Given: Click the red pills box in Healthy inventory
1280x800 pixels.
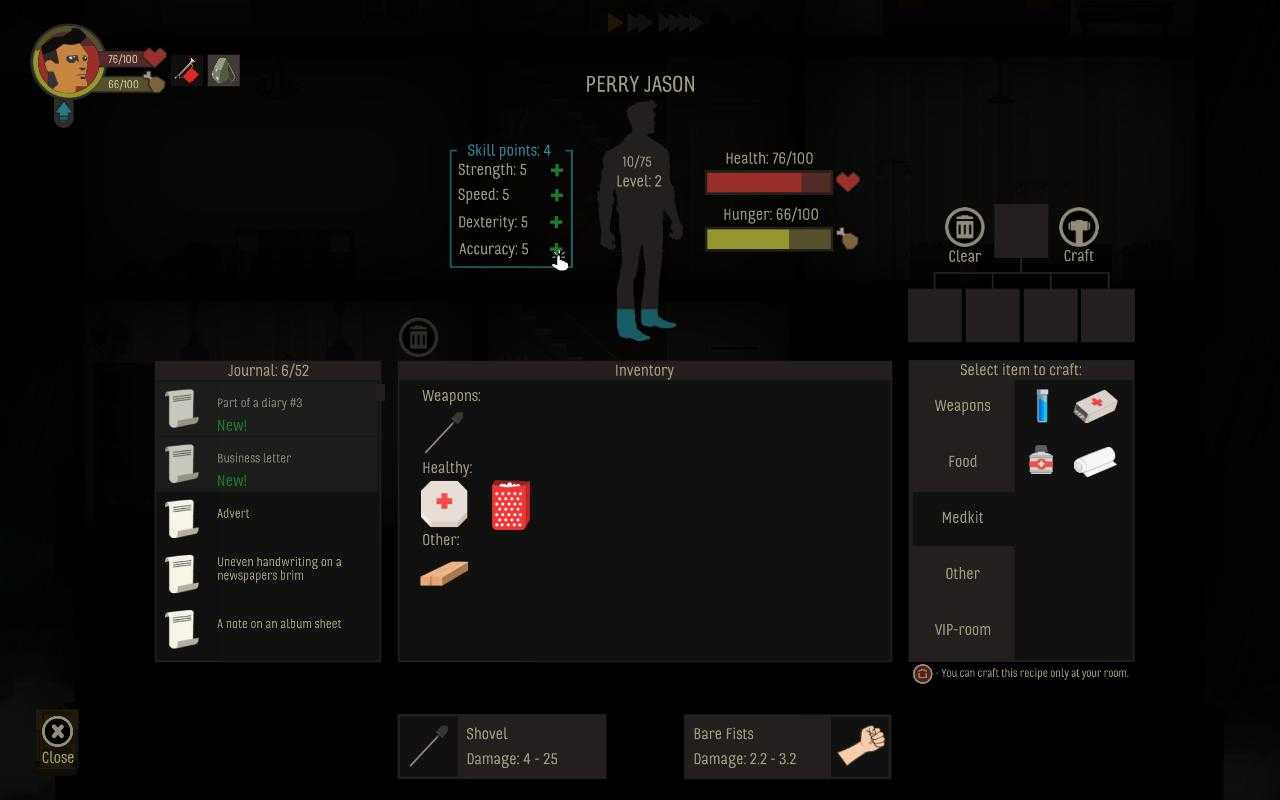Looking at the screenshot, I should 510,505.
